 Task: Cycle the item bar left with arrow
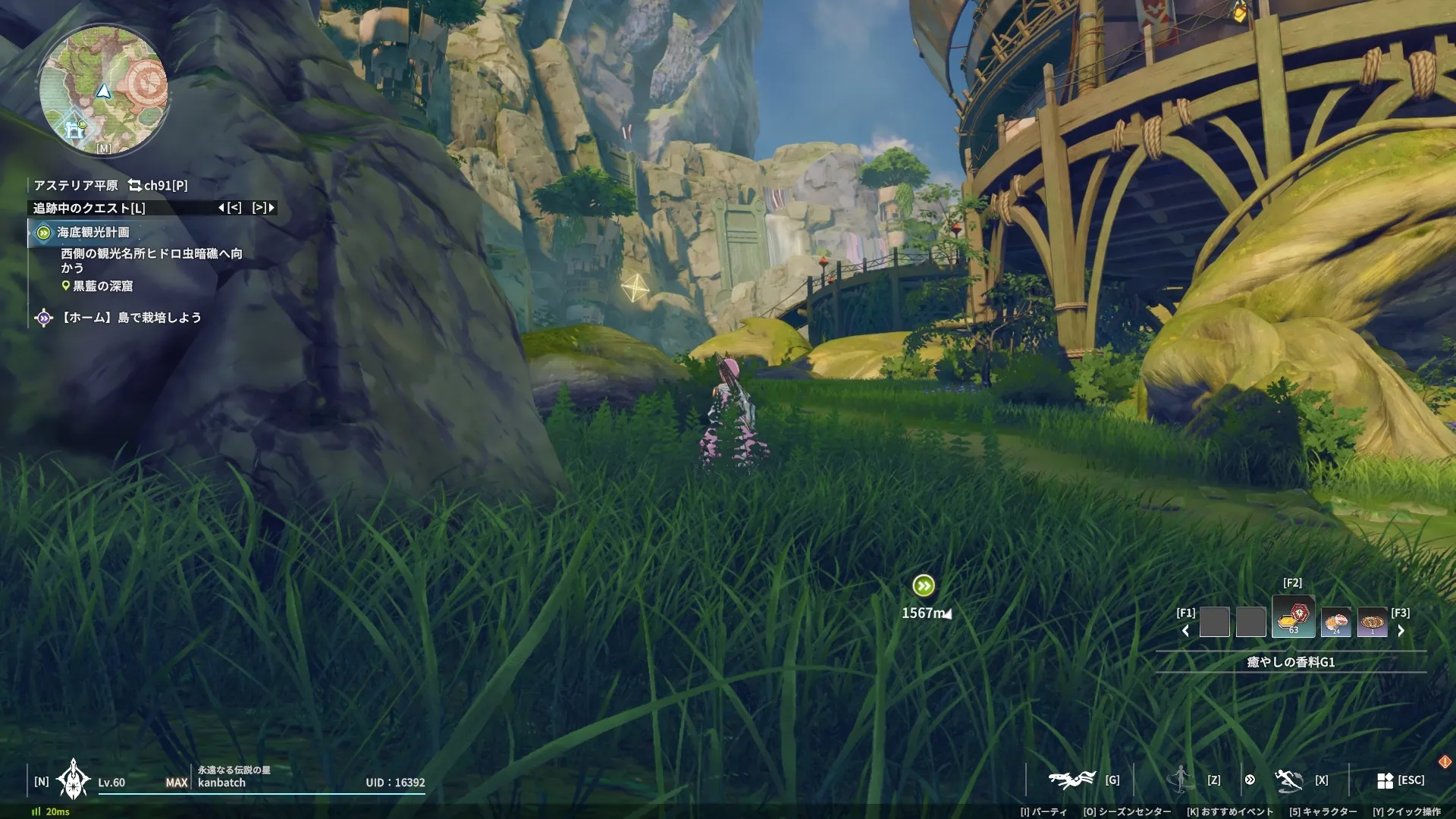[1185, 631]
